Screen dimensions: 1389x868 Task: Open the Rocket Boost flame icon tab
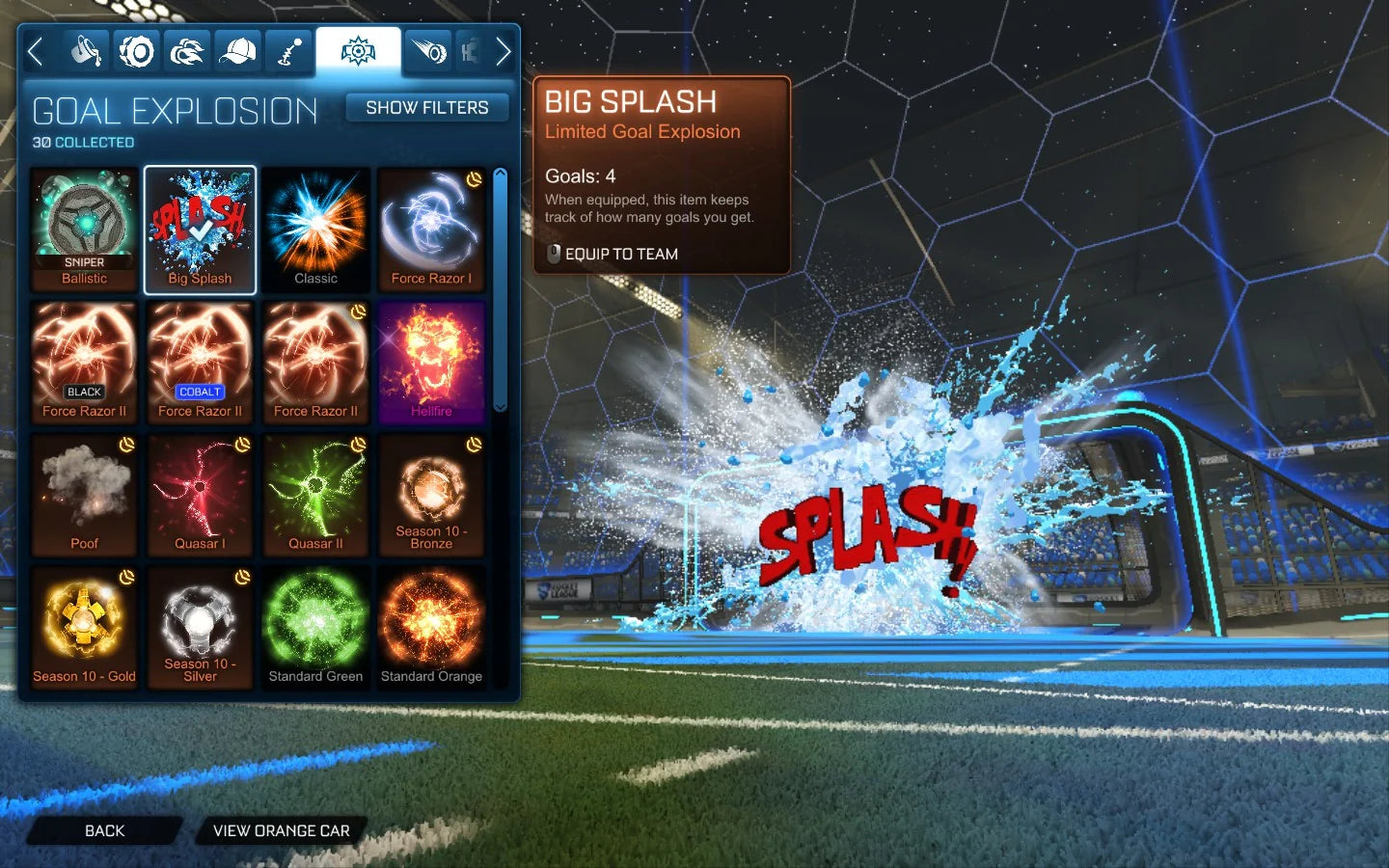[186, 50]
